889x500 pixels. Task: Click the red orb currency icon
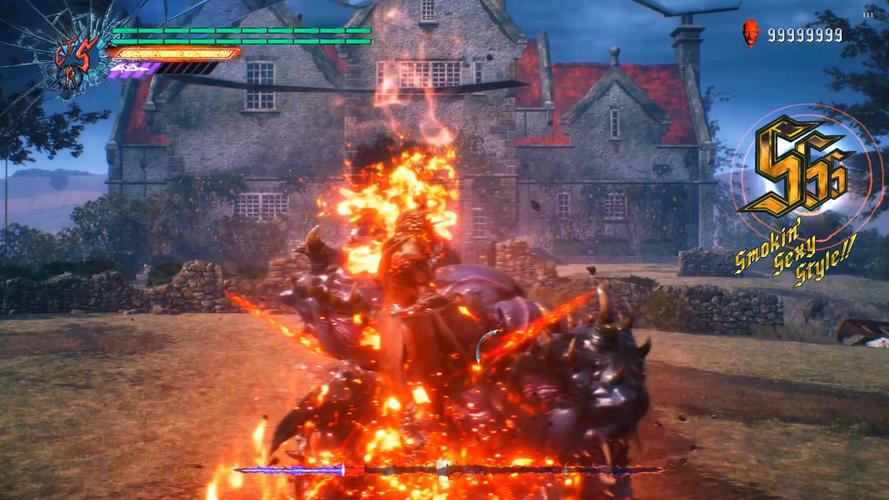[751, 34]
